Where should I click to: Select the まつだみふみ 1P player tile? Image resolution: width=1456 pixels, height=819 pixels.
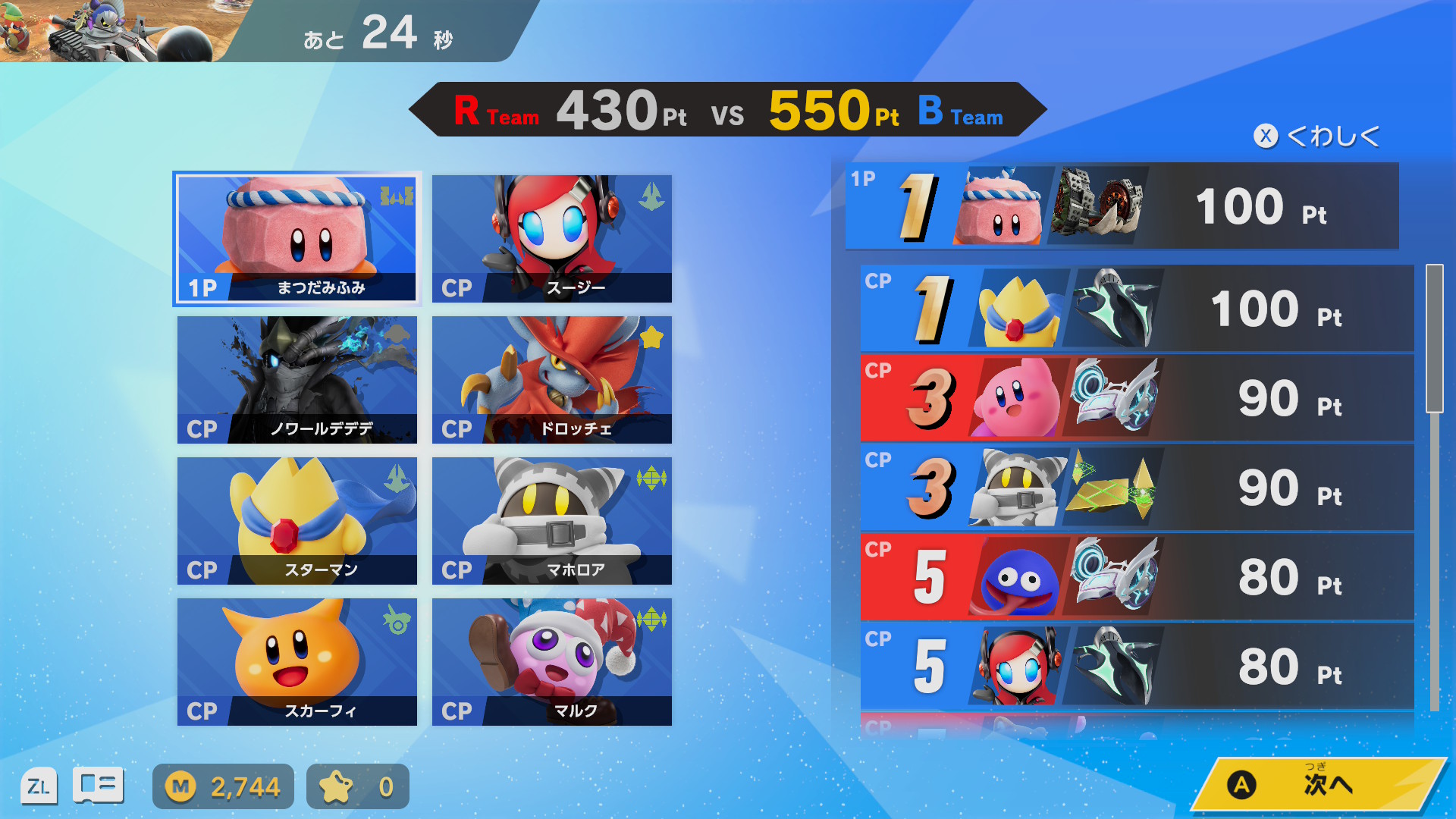pos(297,239)
